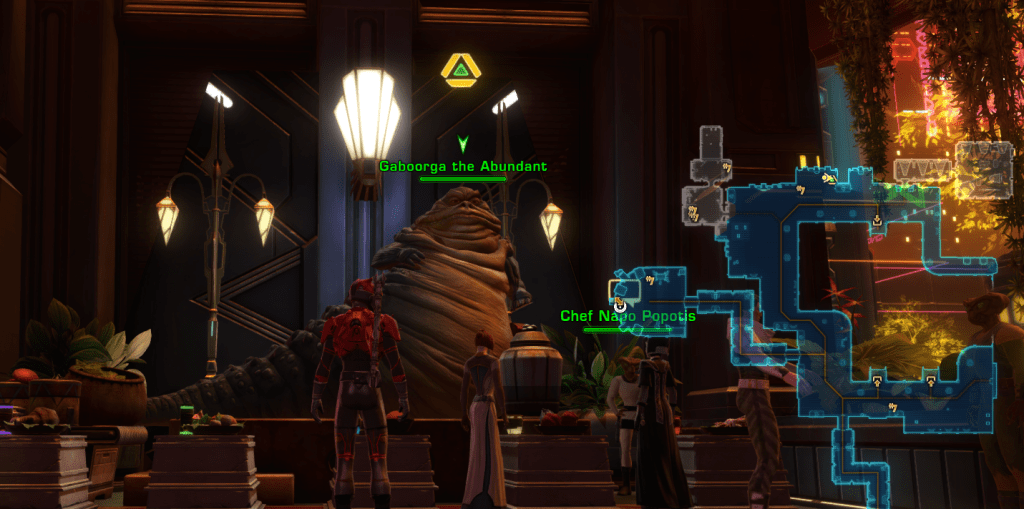This screenshot has width=1024, height=509.
Task: Select the Gaboorga the Abundant nameplate
Action: [463, 166]
